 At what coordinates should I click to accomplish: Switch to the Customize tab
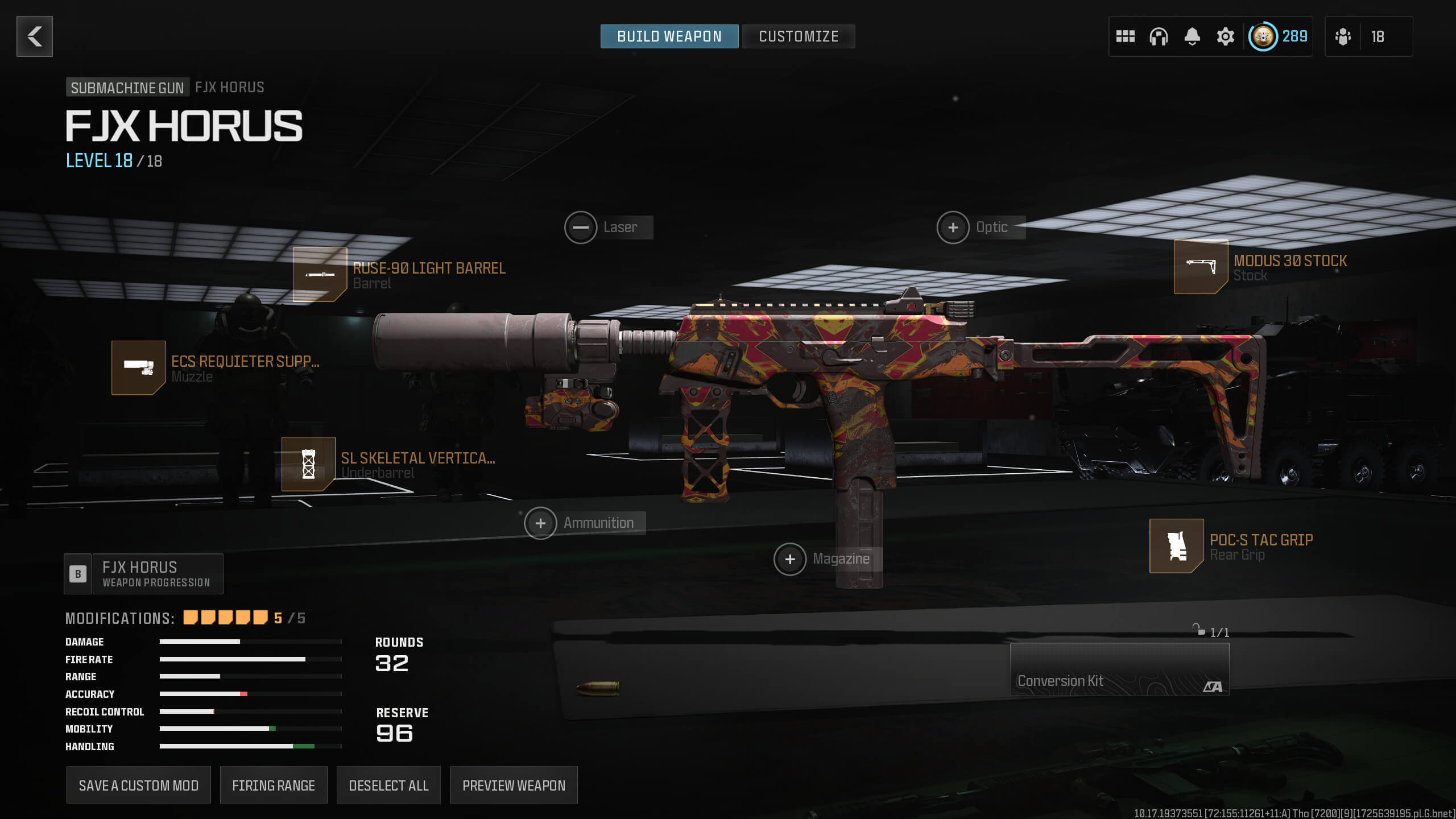click(x=798, y=36)
